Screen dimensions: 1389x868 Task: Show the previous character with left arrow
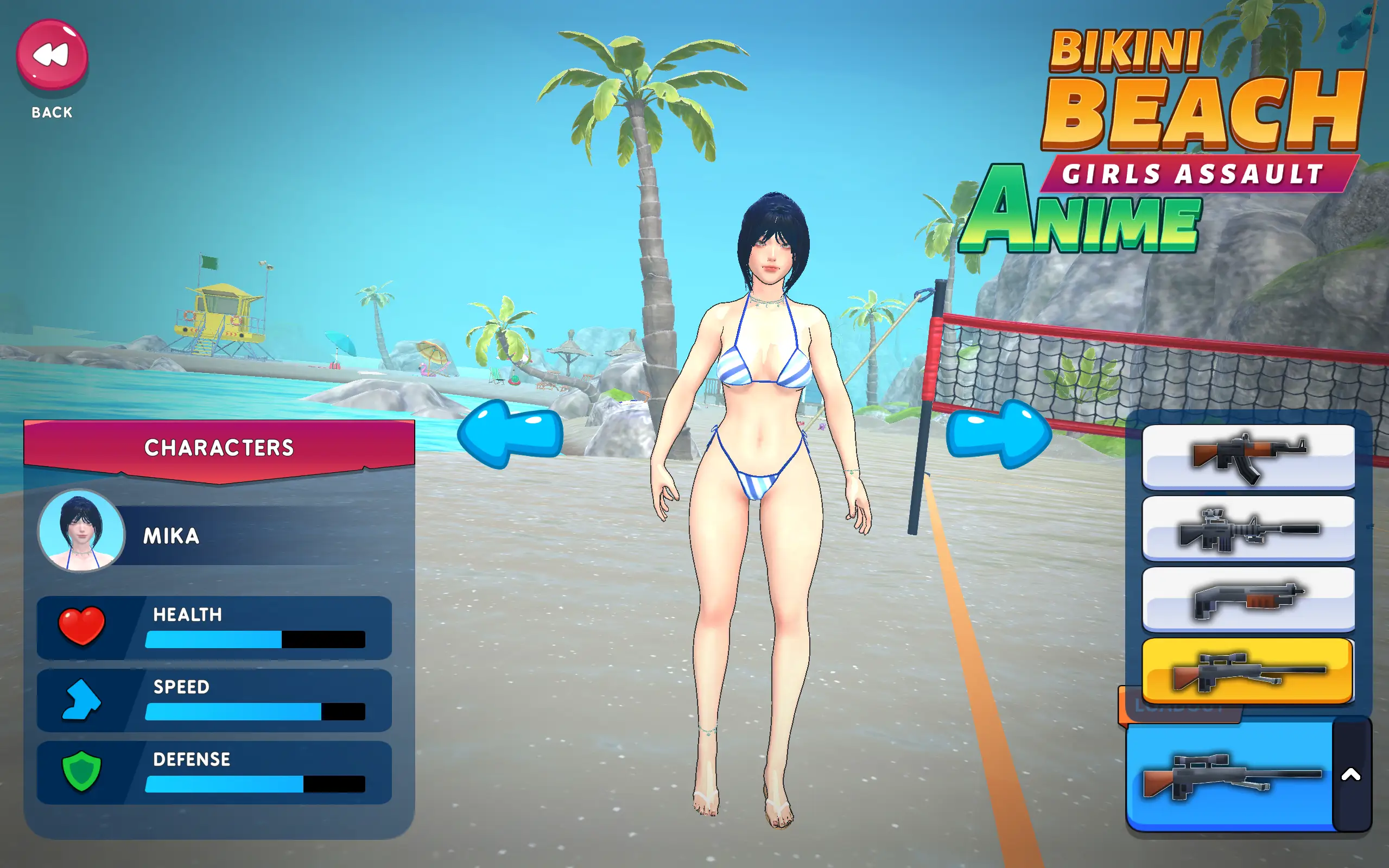510,434
